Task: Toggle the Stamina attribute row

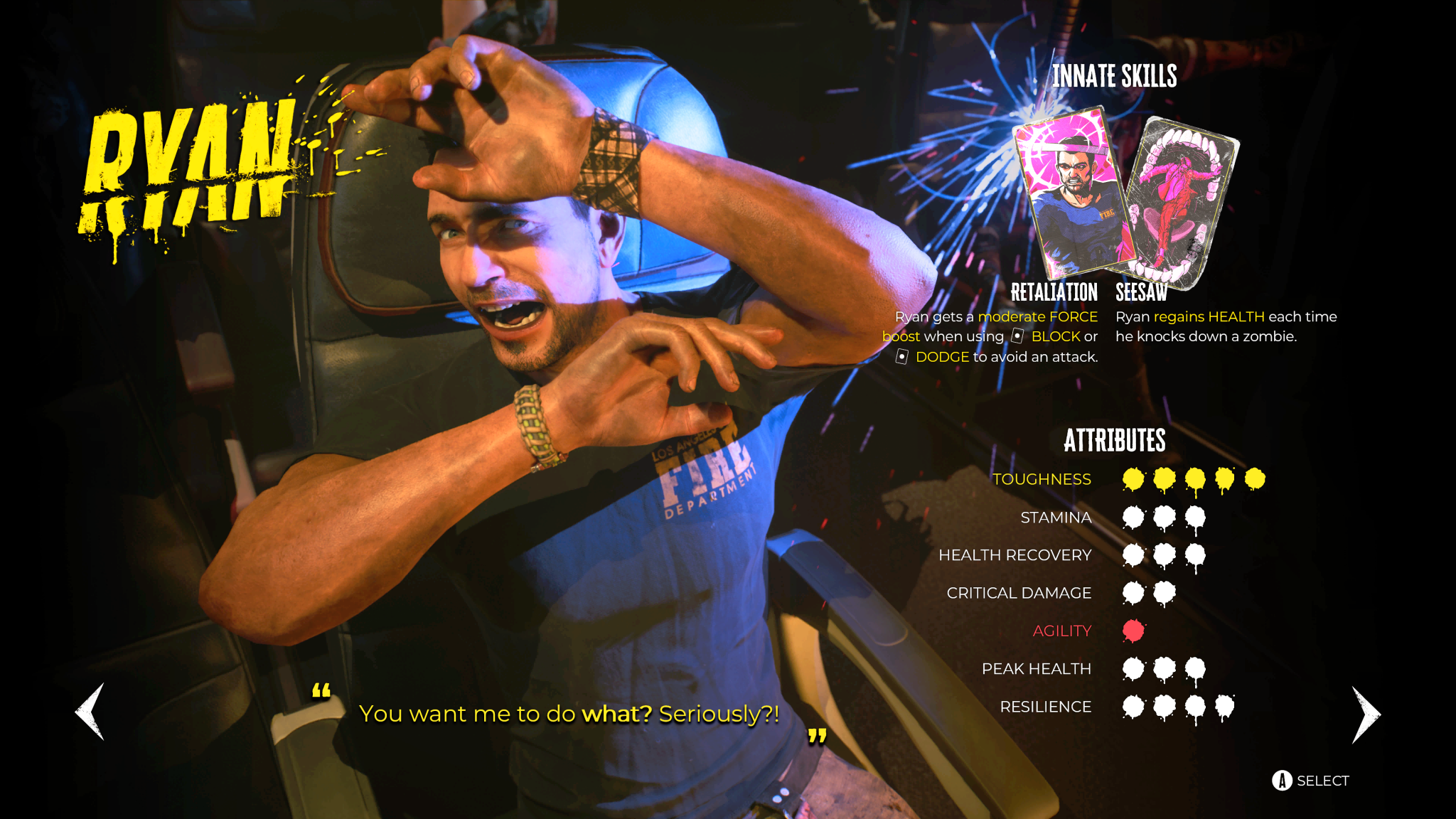Action: click(1055, 518)
